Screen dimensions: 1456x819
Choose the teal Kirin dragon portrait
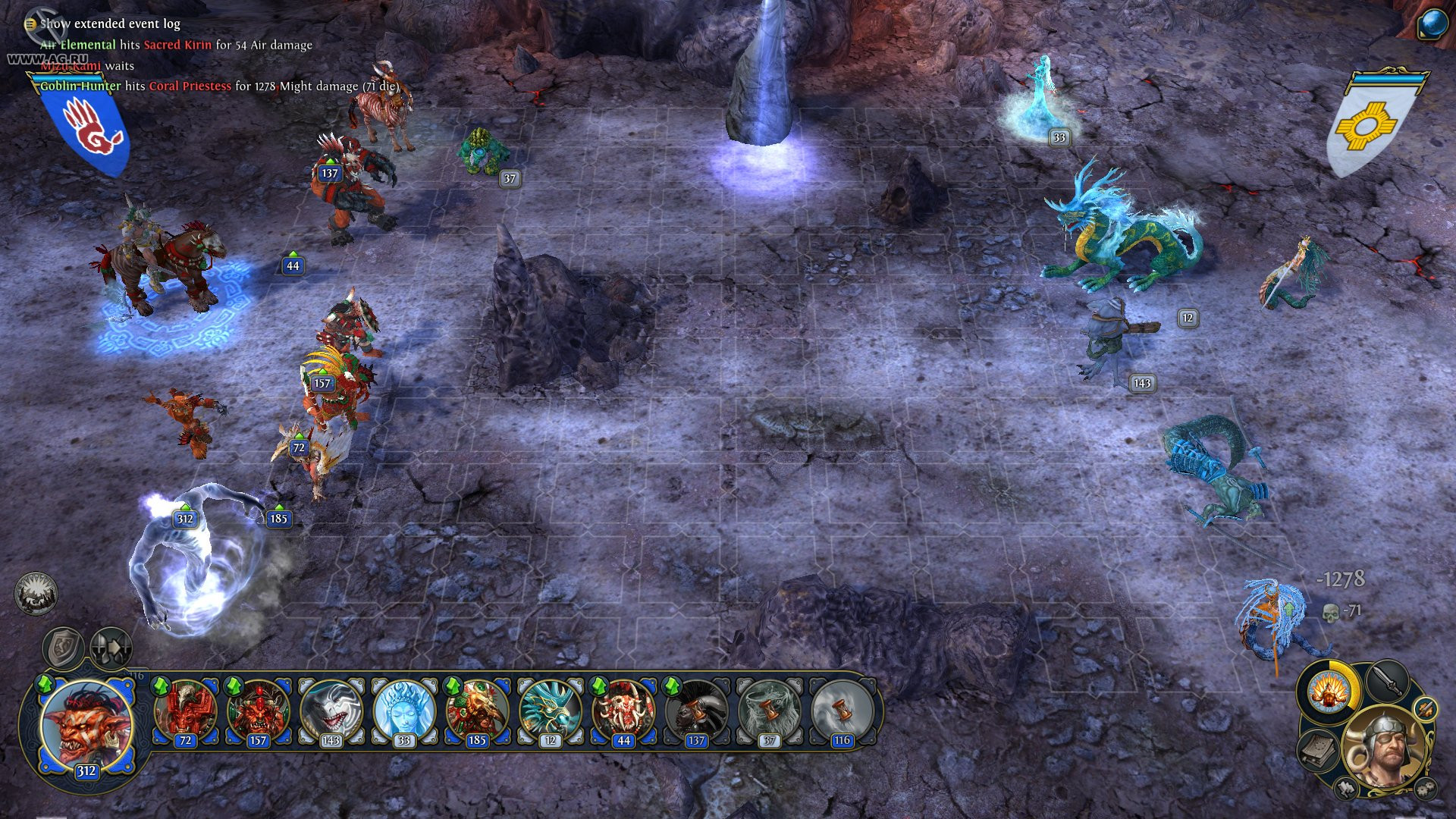coord(550,712)
